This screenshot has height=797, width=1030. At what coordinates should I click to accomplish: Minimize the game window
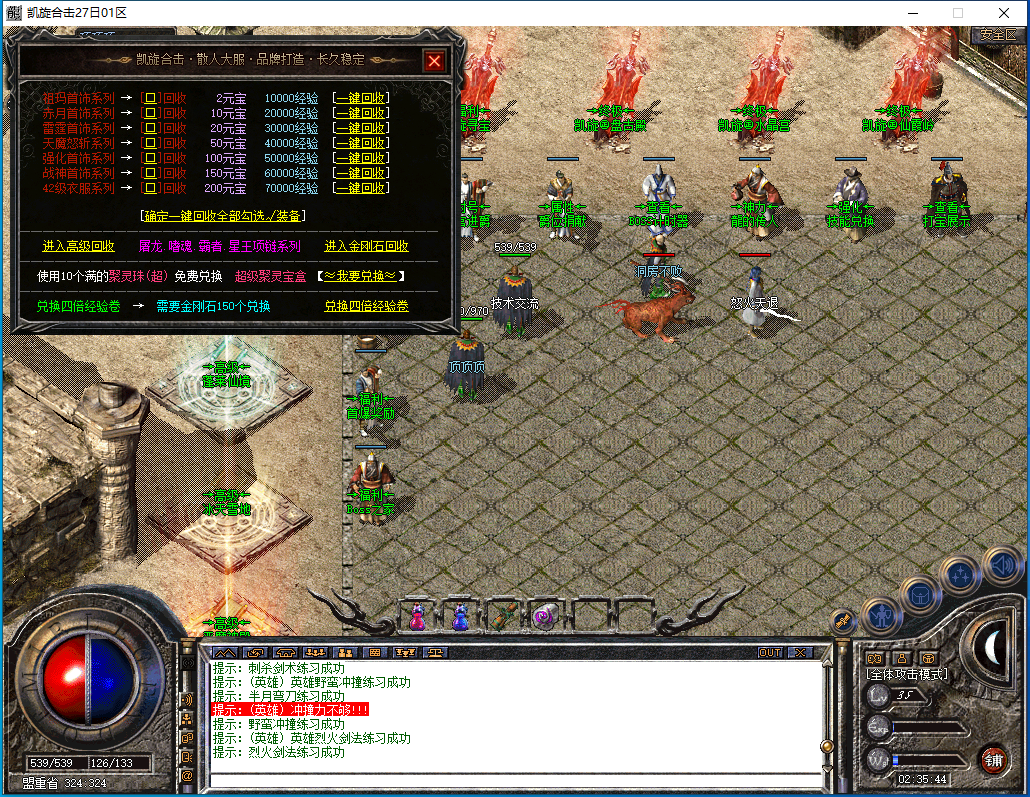[912, 13]
